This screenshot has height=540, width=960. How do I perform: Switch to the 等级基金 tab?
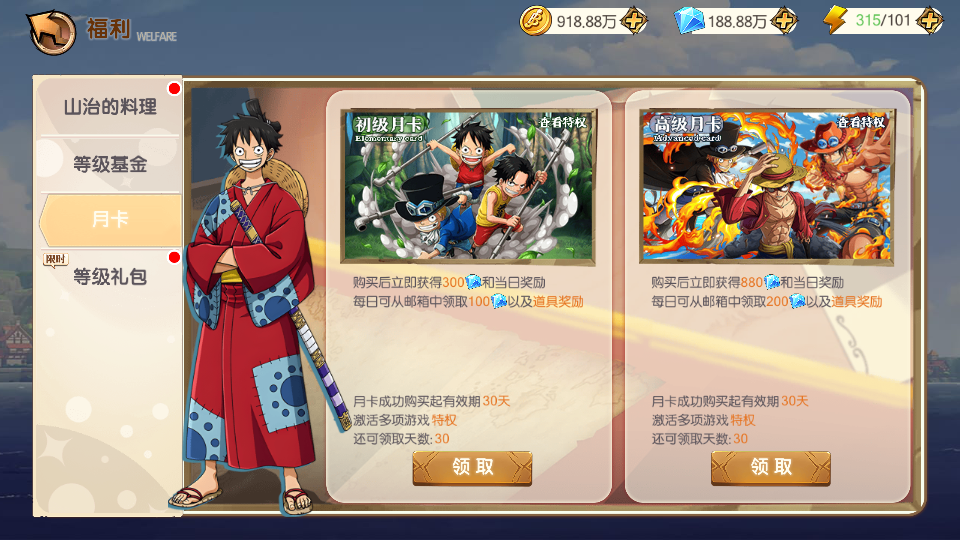(x=110, y=164)
